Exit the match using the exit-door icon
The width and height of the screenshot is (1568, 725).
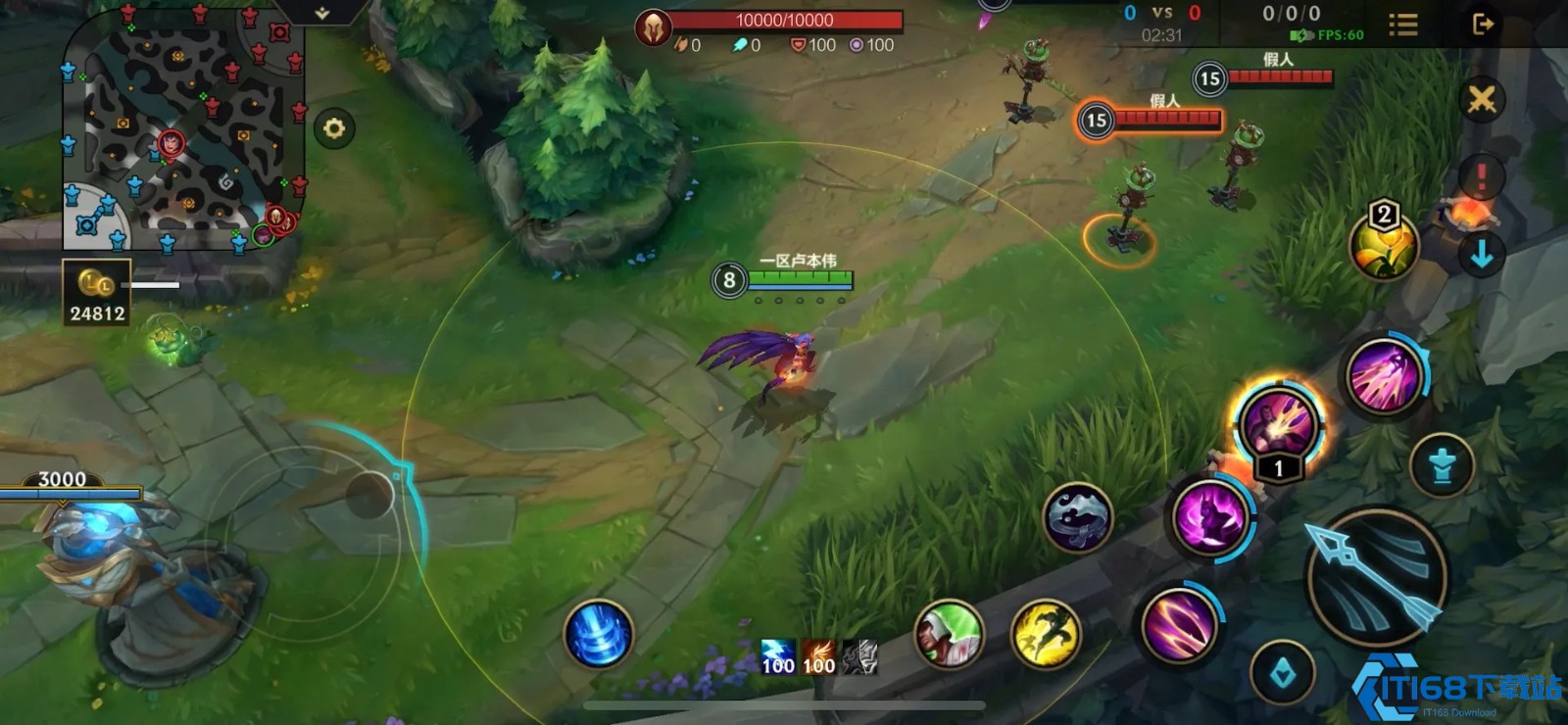(1483, 24)
